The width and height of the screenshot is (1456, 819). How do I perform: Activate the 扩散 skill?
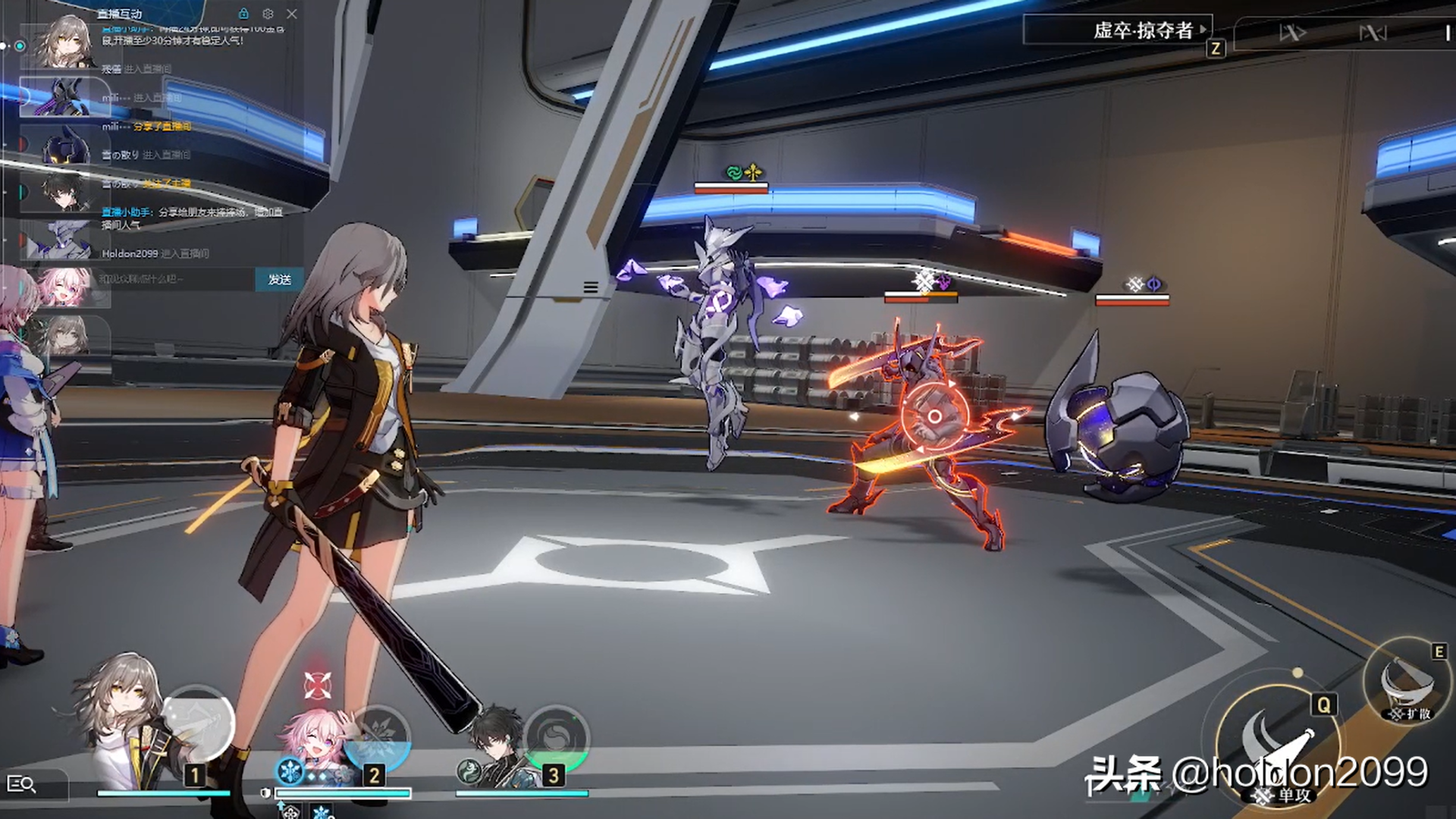tap(1408, 682)
